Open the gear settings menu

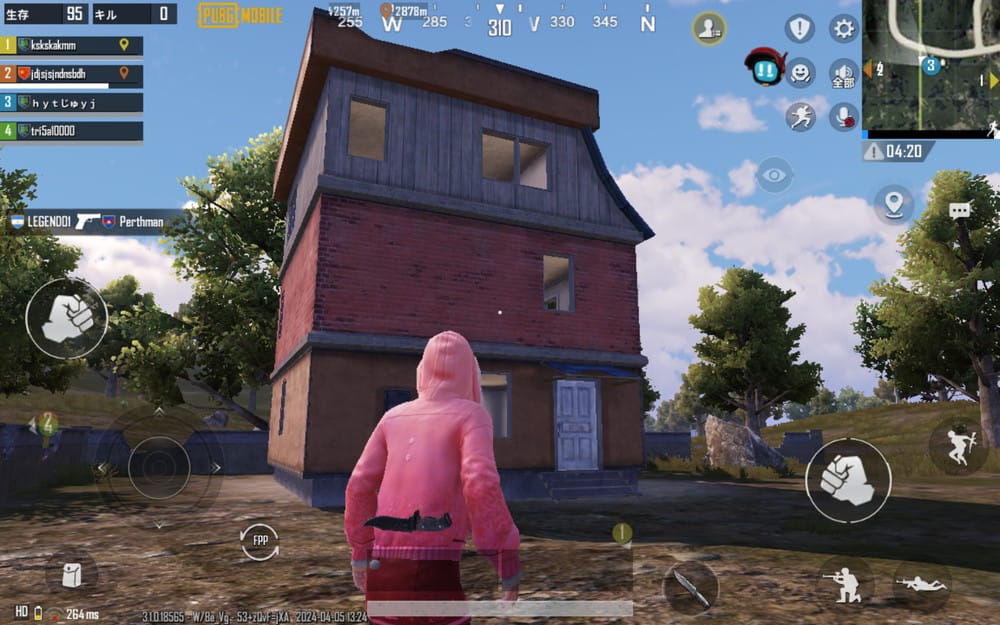tap(844, 28)
